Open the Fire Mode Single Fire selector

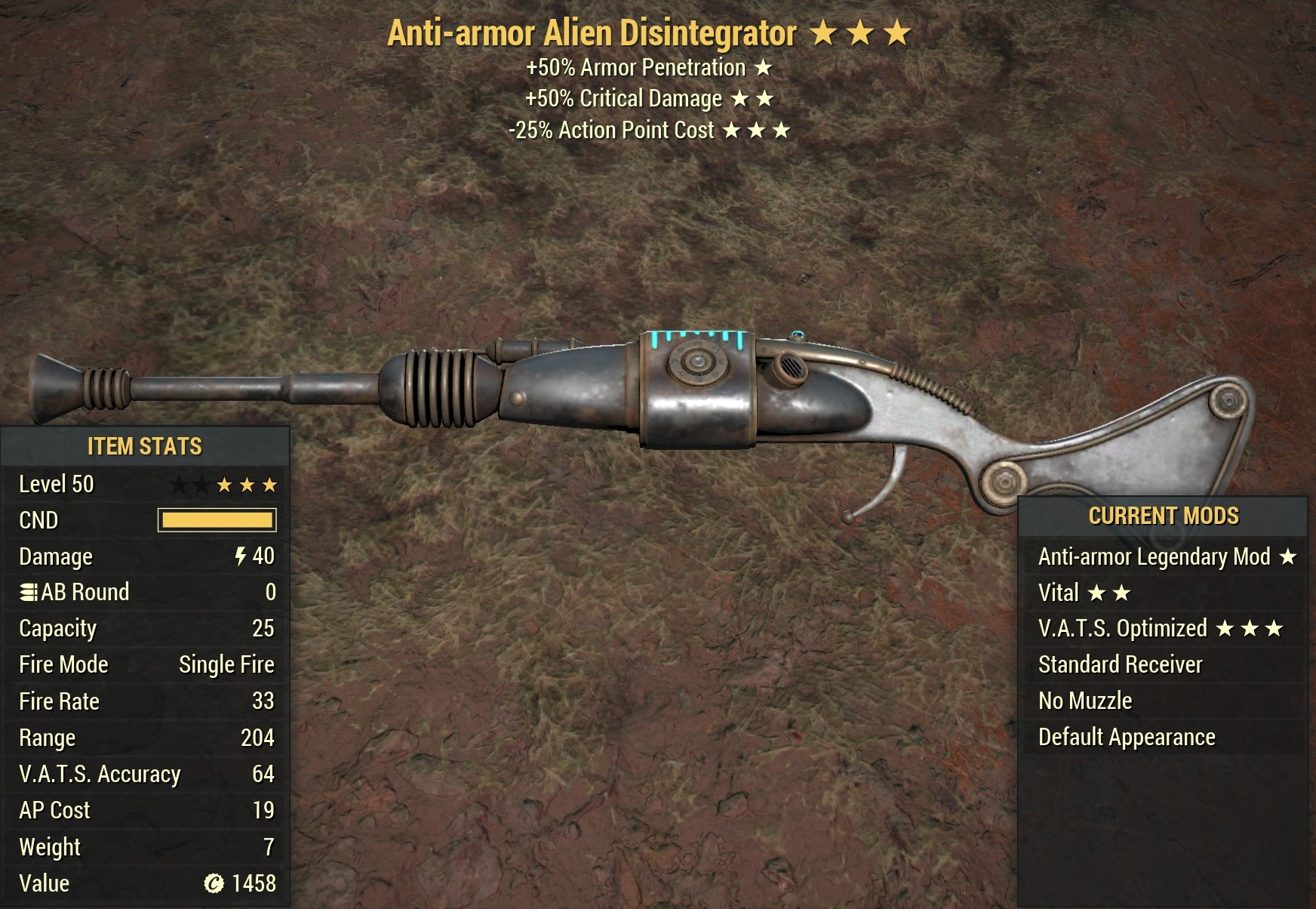[226, 664]
